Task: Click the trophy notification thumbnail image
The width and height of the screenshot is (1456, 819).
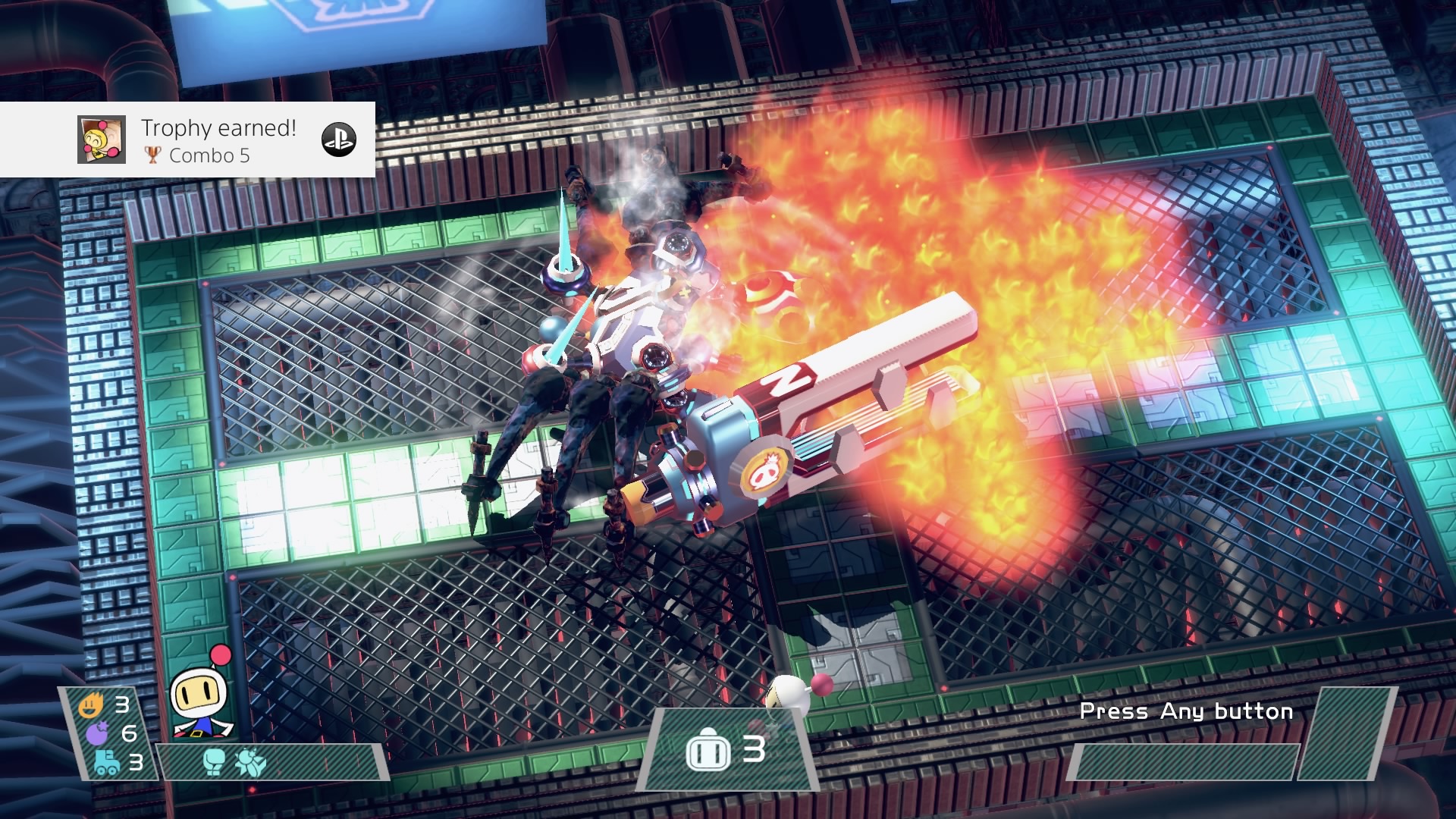Action: pyautogui.click(x=102, y=140)
